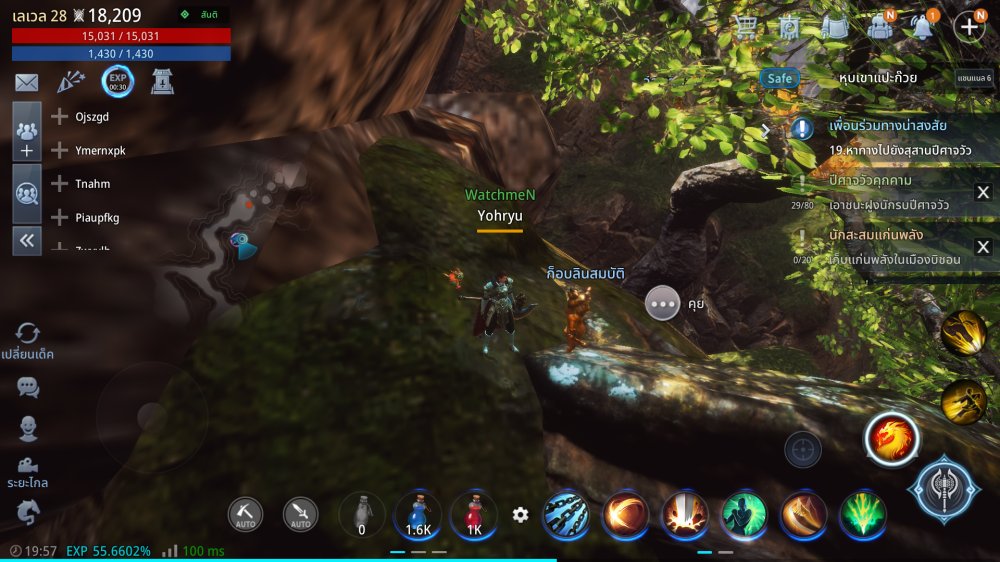Open the mail envelope

(x=27, y=83)
